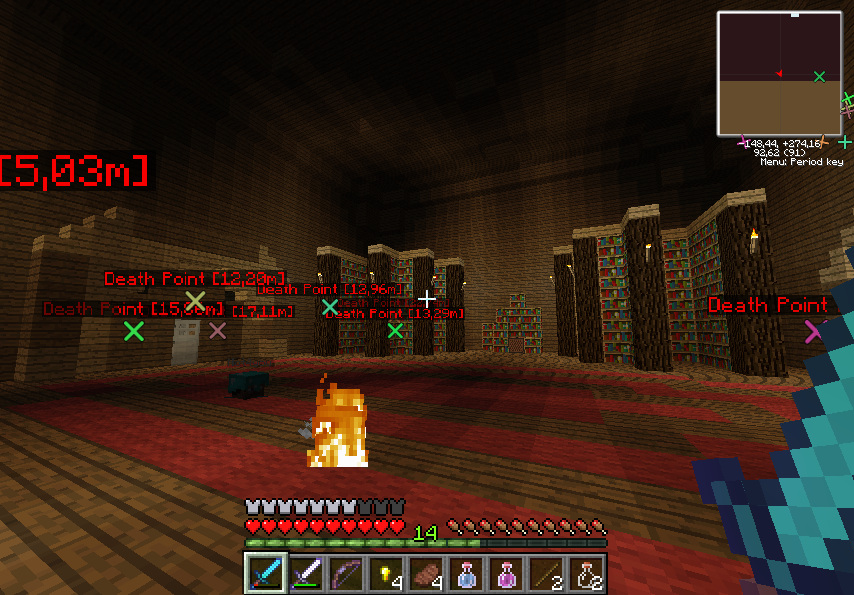Select the light blue potion slot
This screenshot has height=595, width=854.
point(466,573)
